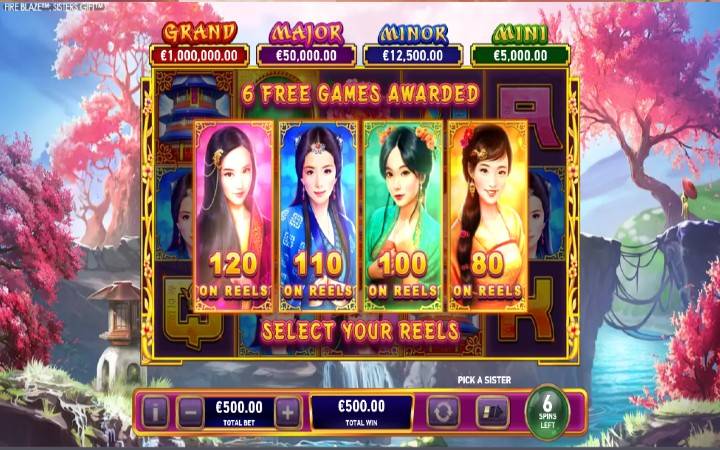720x450 pixels.
Task: Click the autoplay circular arrows button
Action: pos(442,411)
